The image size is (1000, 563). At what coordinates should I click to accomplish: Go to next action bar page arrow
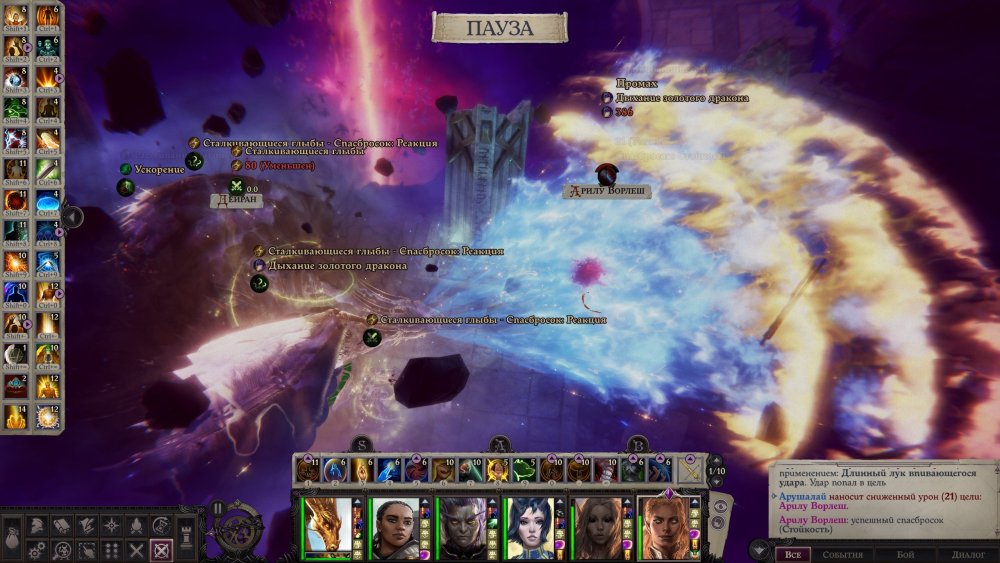[x=716, y=483]
